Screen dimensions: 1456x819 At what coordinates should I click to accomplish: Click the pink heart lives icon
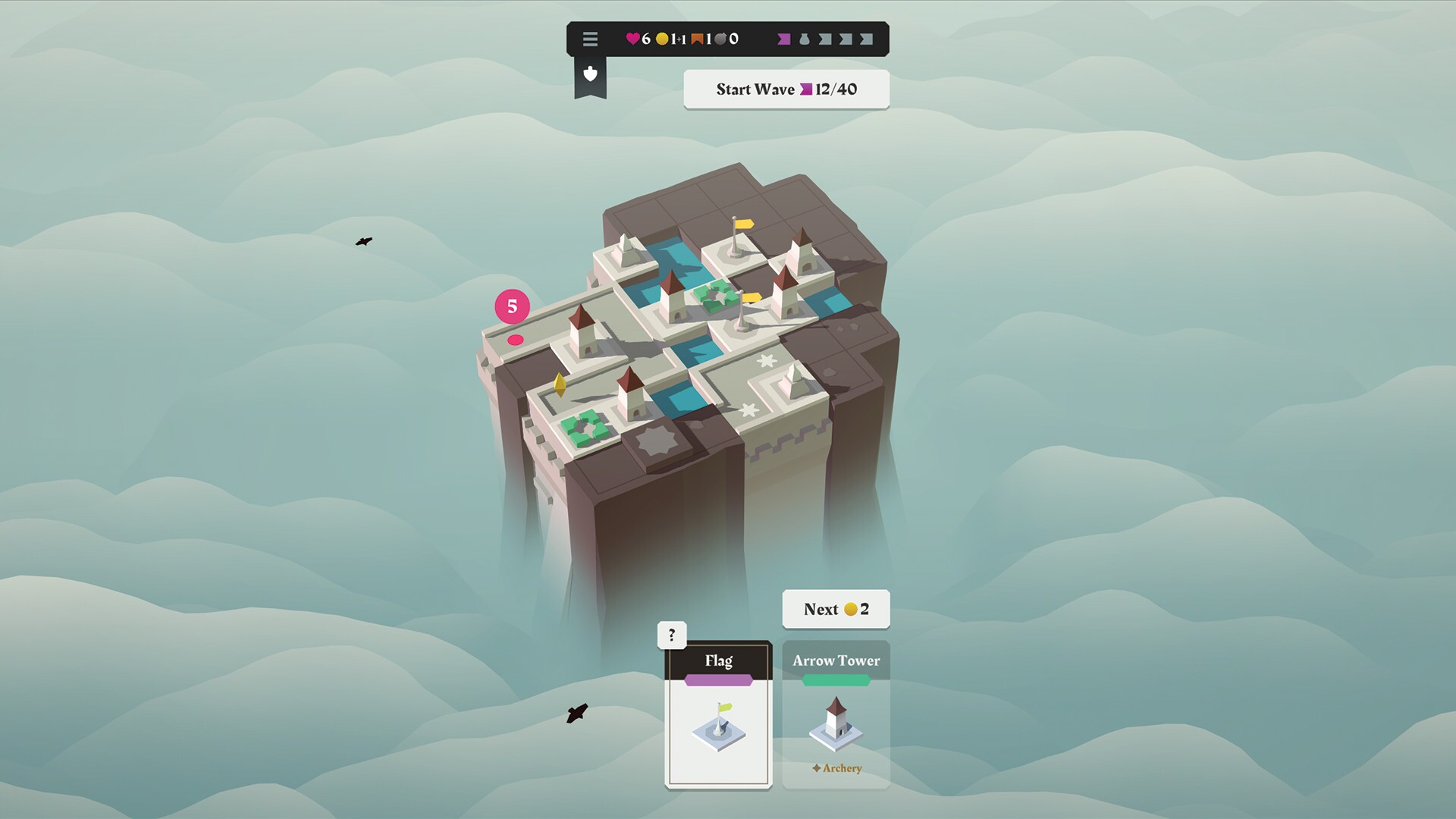point(632,39)
